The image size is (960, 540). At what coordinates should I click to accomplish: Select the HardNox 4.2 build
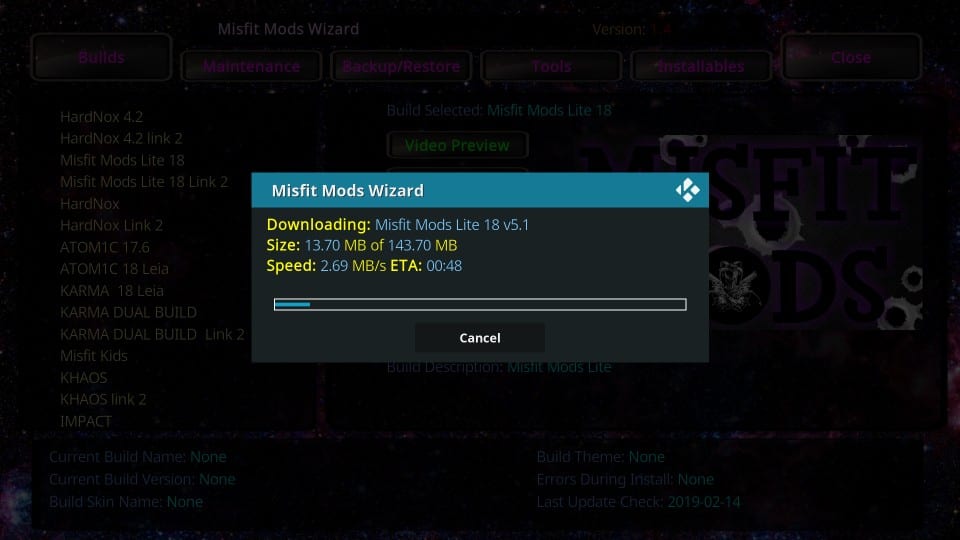pyautogui.click(x=101, y=116)
